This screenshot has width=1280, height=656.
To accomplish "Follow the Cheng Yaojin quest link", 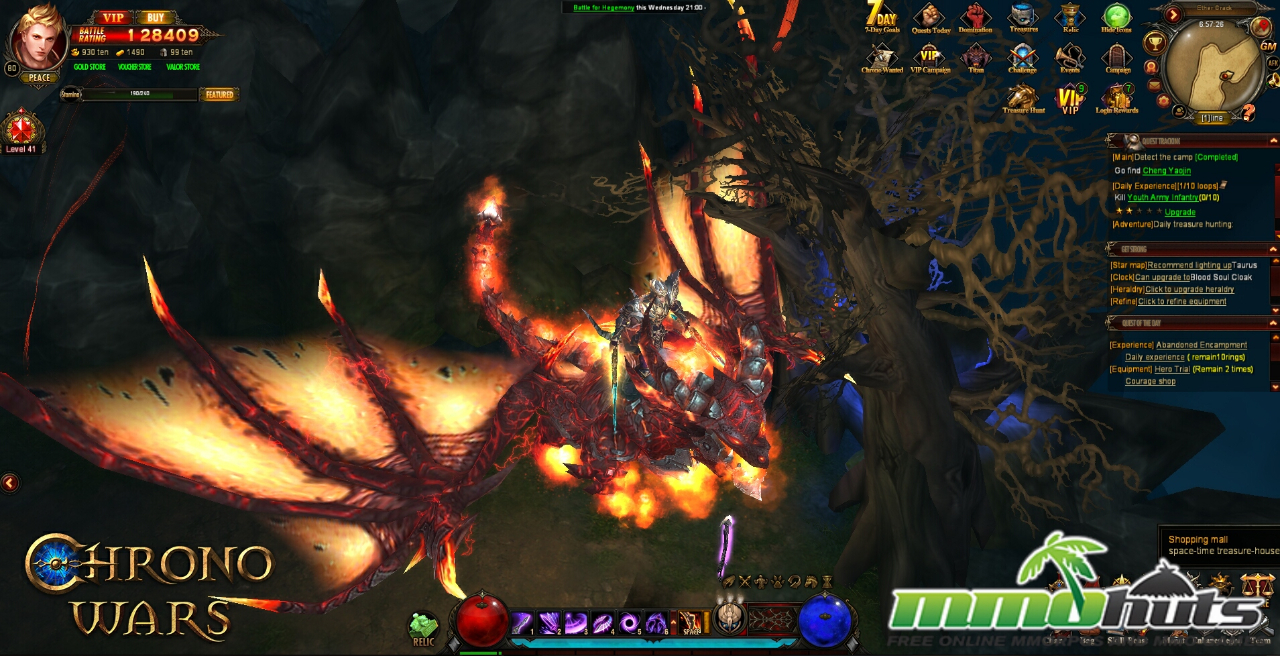I will tap(1167, 171).
